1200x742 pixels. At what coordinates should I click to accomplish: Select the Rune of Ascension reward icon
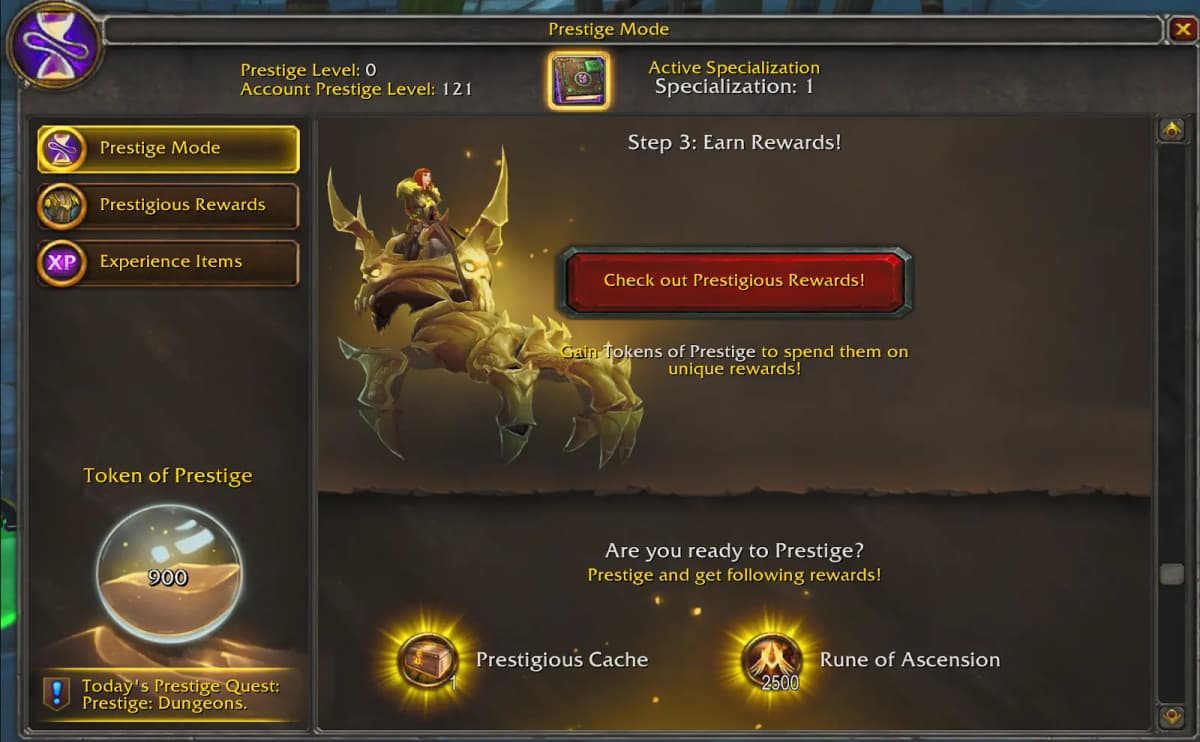click(772, 661)
